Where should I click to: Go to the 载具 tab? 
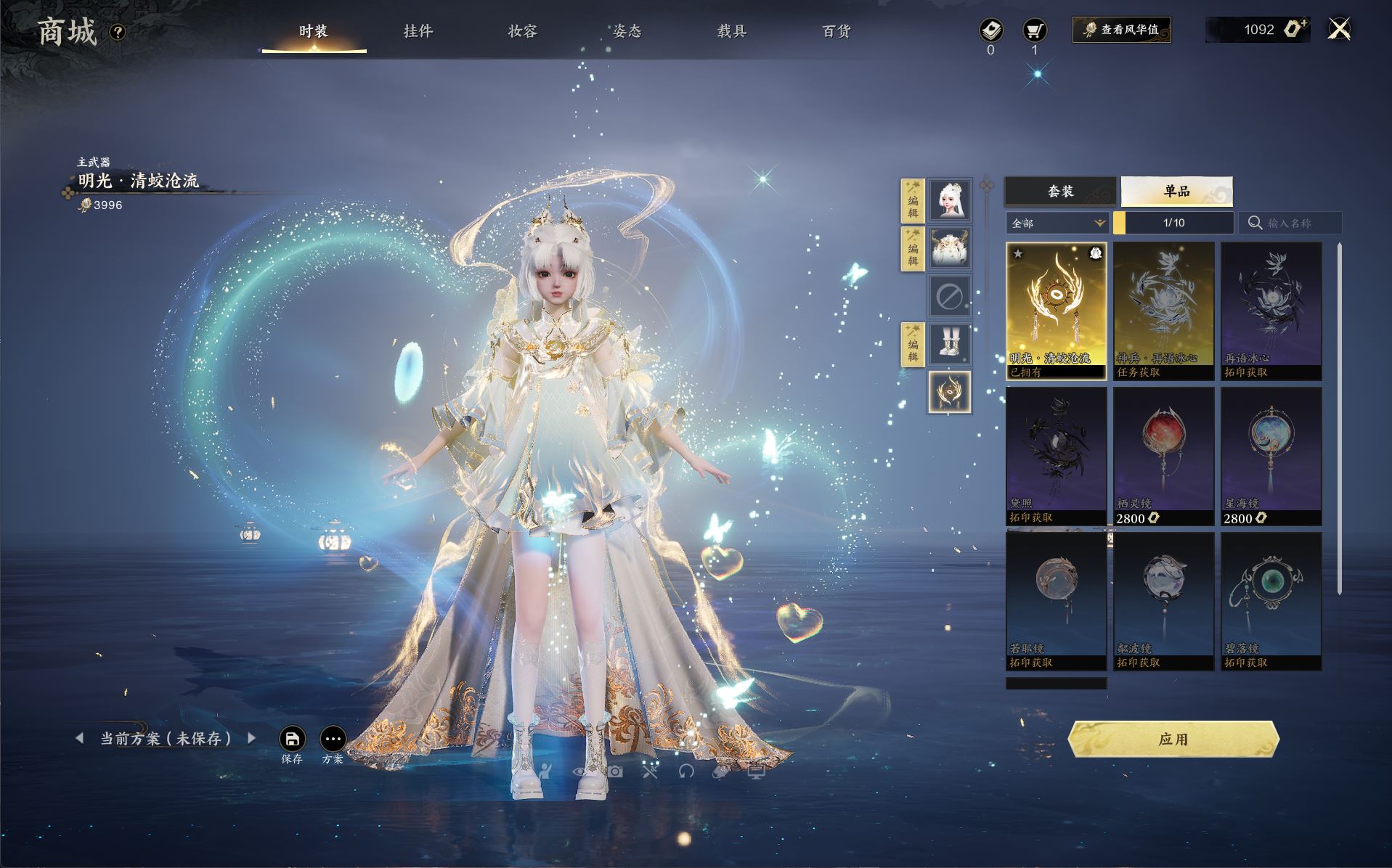tap(732, 31)
